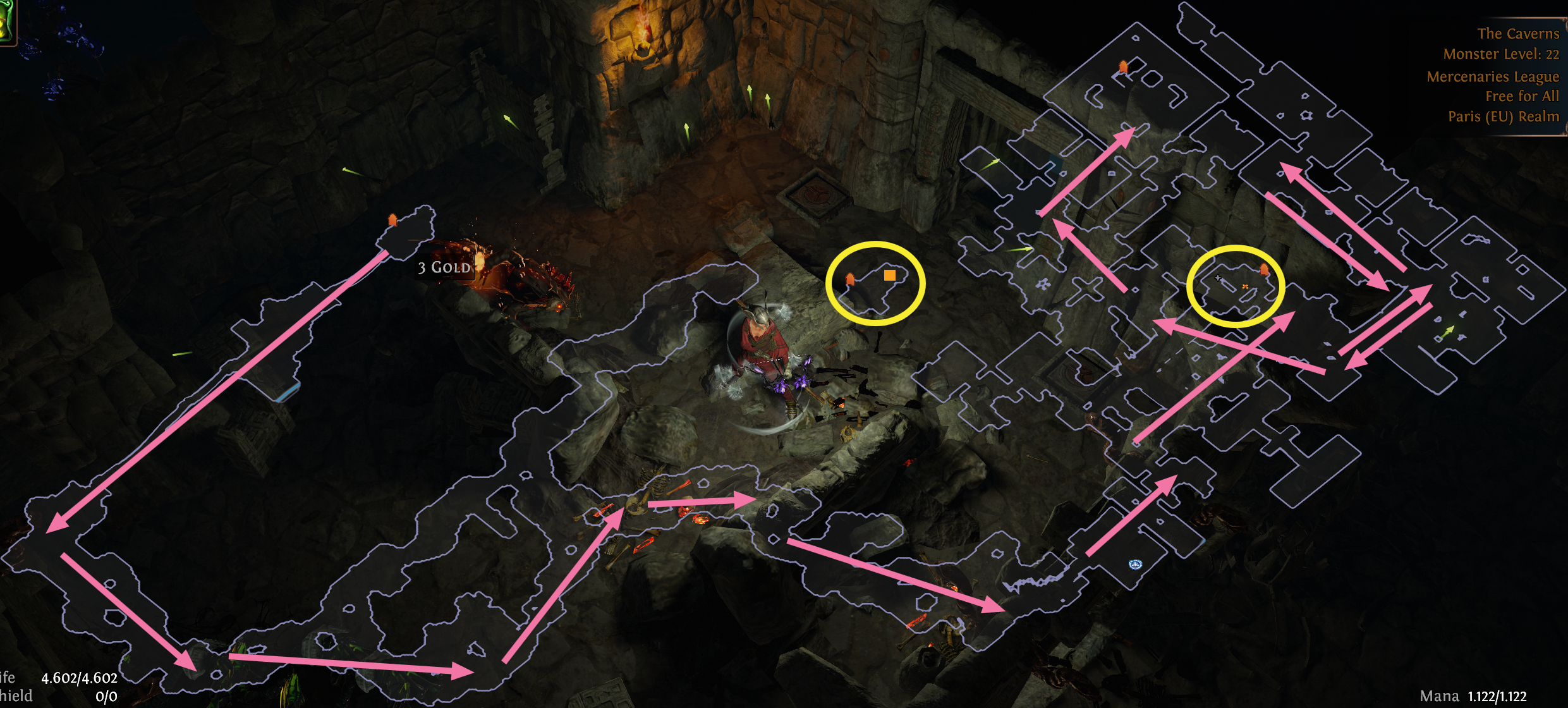Select the orange arrow marker at the map's top edge
The image size is (1568, 708).
[1123, 66]
